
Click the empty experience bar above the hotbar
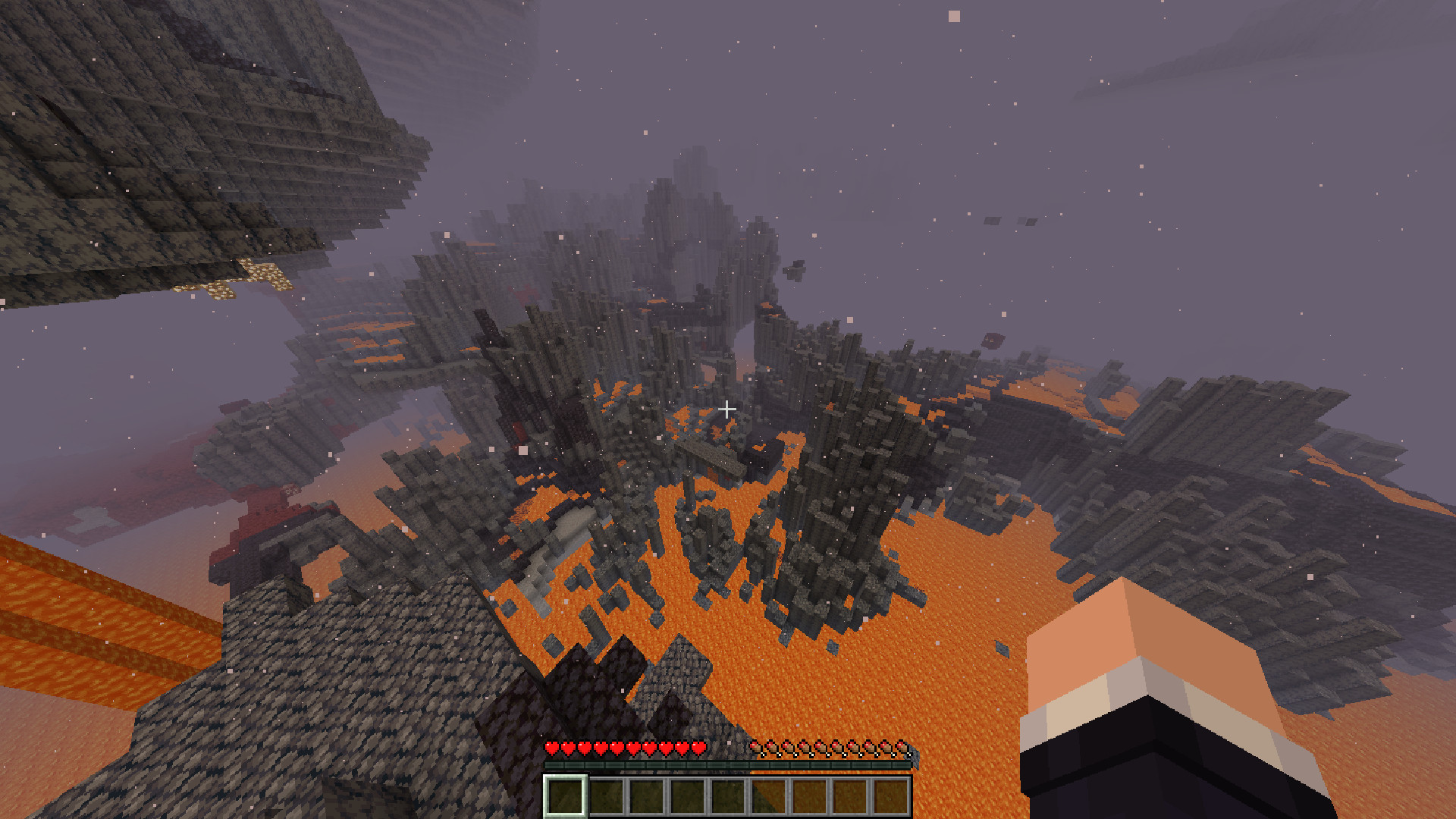[728, 764]
